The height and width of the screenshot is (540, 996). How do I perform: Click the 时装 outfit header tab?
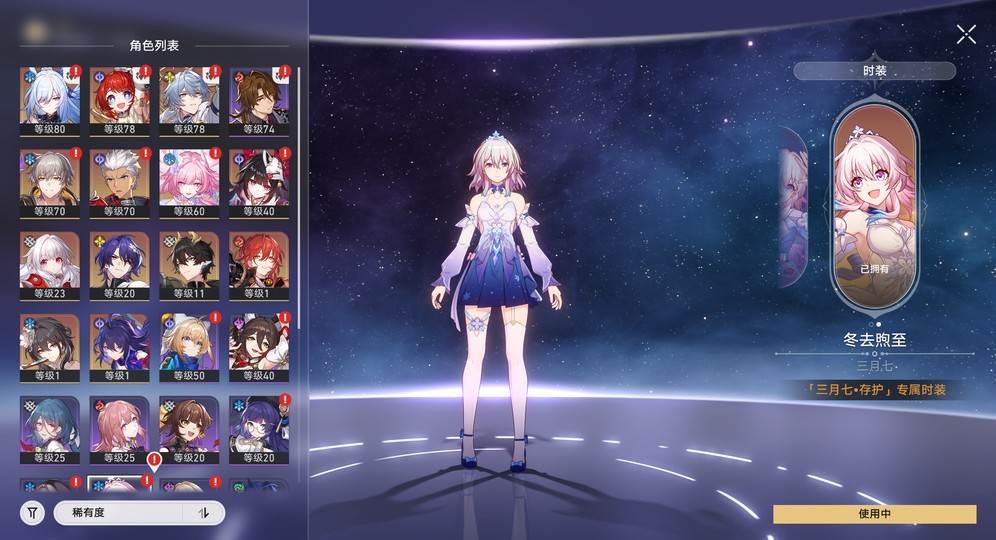(874, 71)
